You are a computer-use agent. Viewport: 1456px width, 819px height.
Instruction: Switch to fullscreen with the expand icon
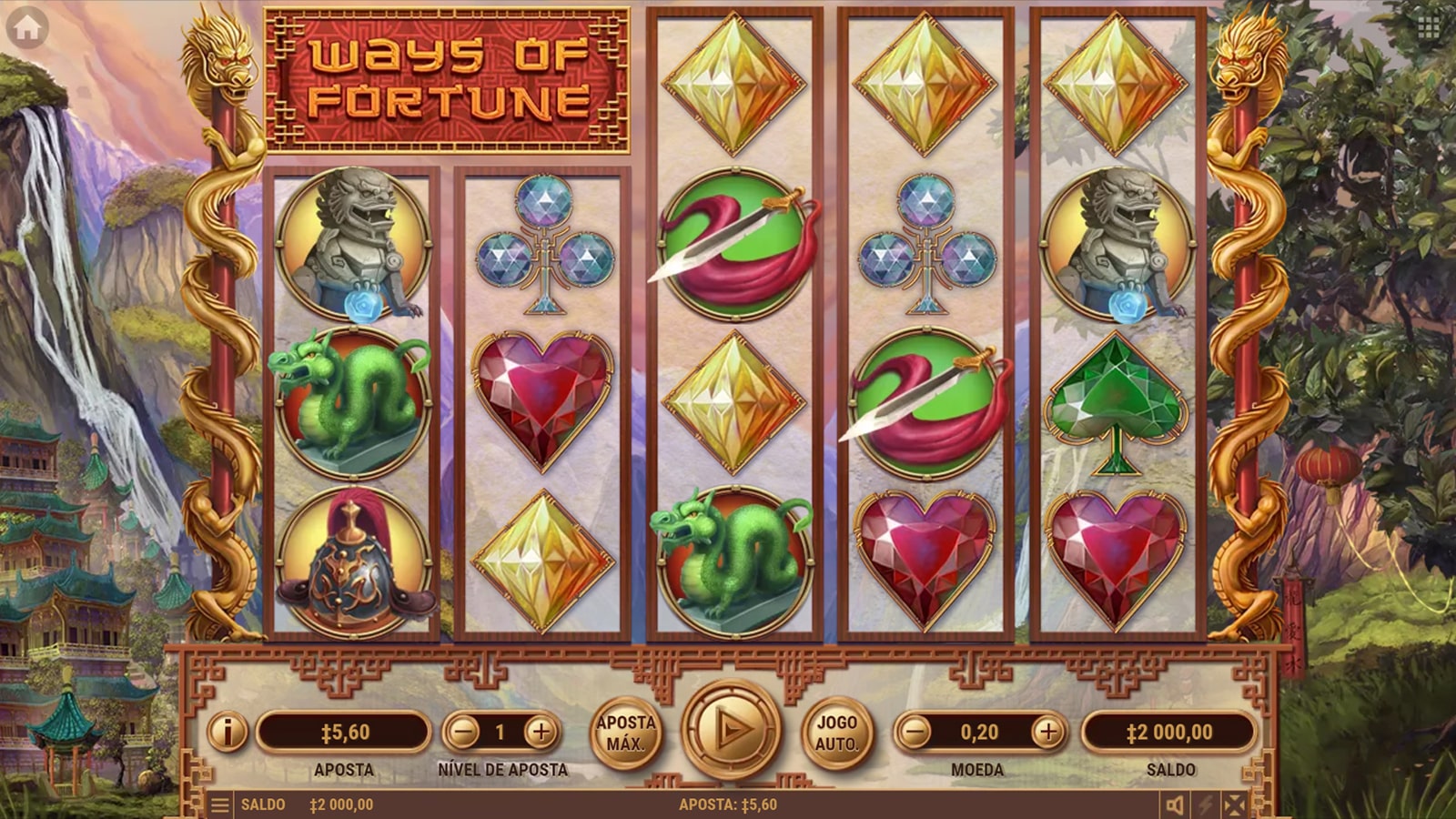click(1235, 804)
